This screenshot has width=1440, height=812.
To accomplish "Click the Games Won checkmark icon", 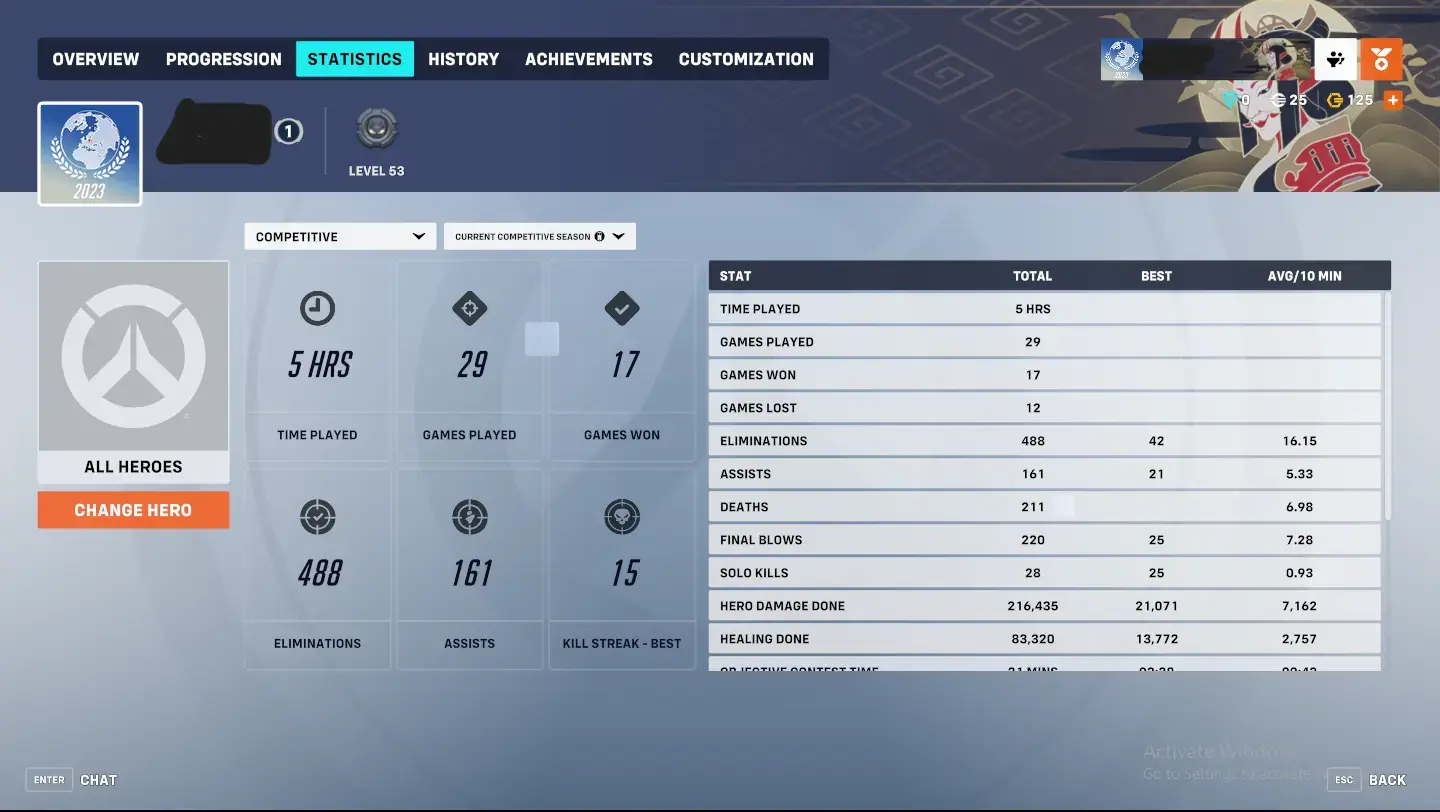I will 622,309.
